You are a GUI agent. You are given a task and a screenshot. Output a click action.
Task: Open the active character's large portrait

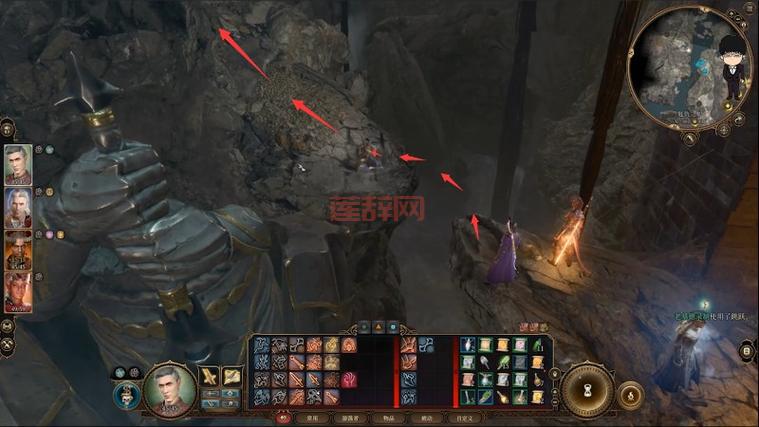point(168,388)
